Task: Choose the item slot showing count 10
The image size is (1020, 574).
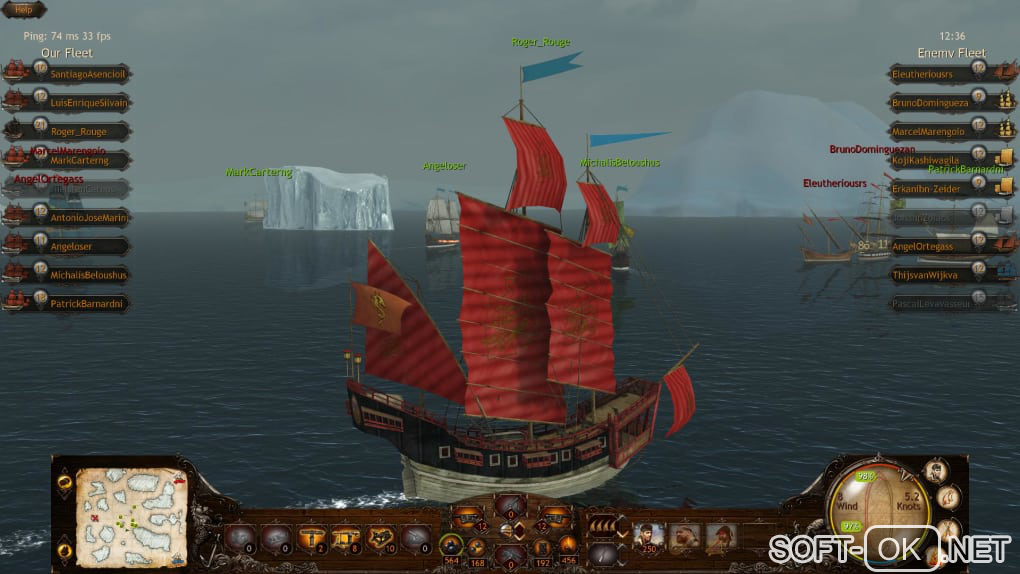Action: tap(381, 538)
